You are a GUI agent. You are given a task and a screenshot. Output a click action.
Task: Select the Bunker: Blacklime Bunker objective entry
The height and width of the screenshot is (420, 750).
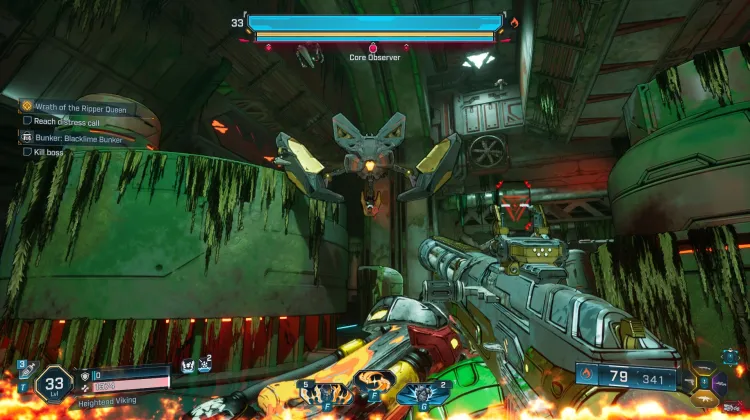click(x=78, y=139)
